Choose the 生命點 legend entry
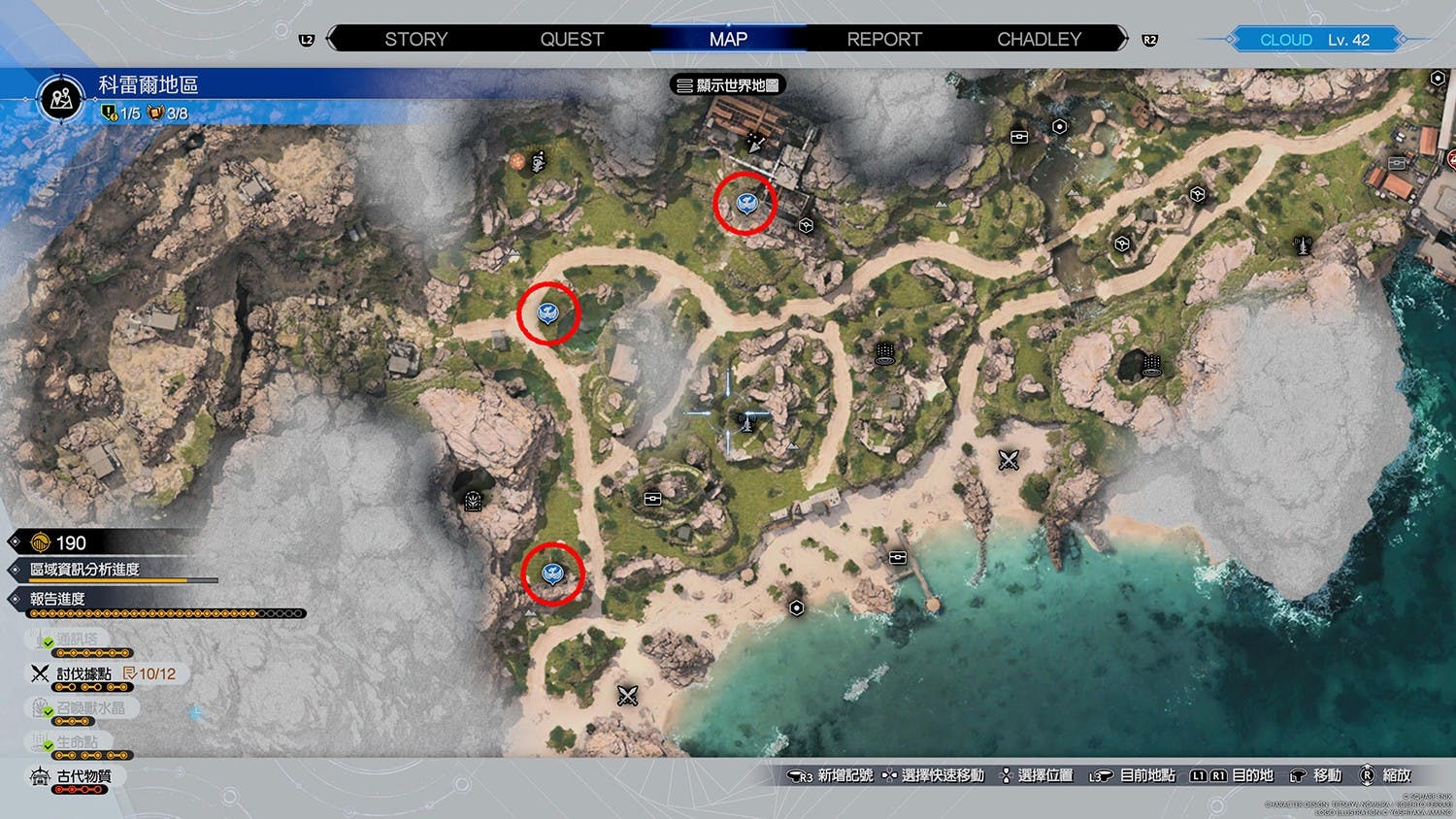The image size is (1456, 819). [76, 742]
